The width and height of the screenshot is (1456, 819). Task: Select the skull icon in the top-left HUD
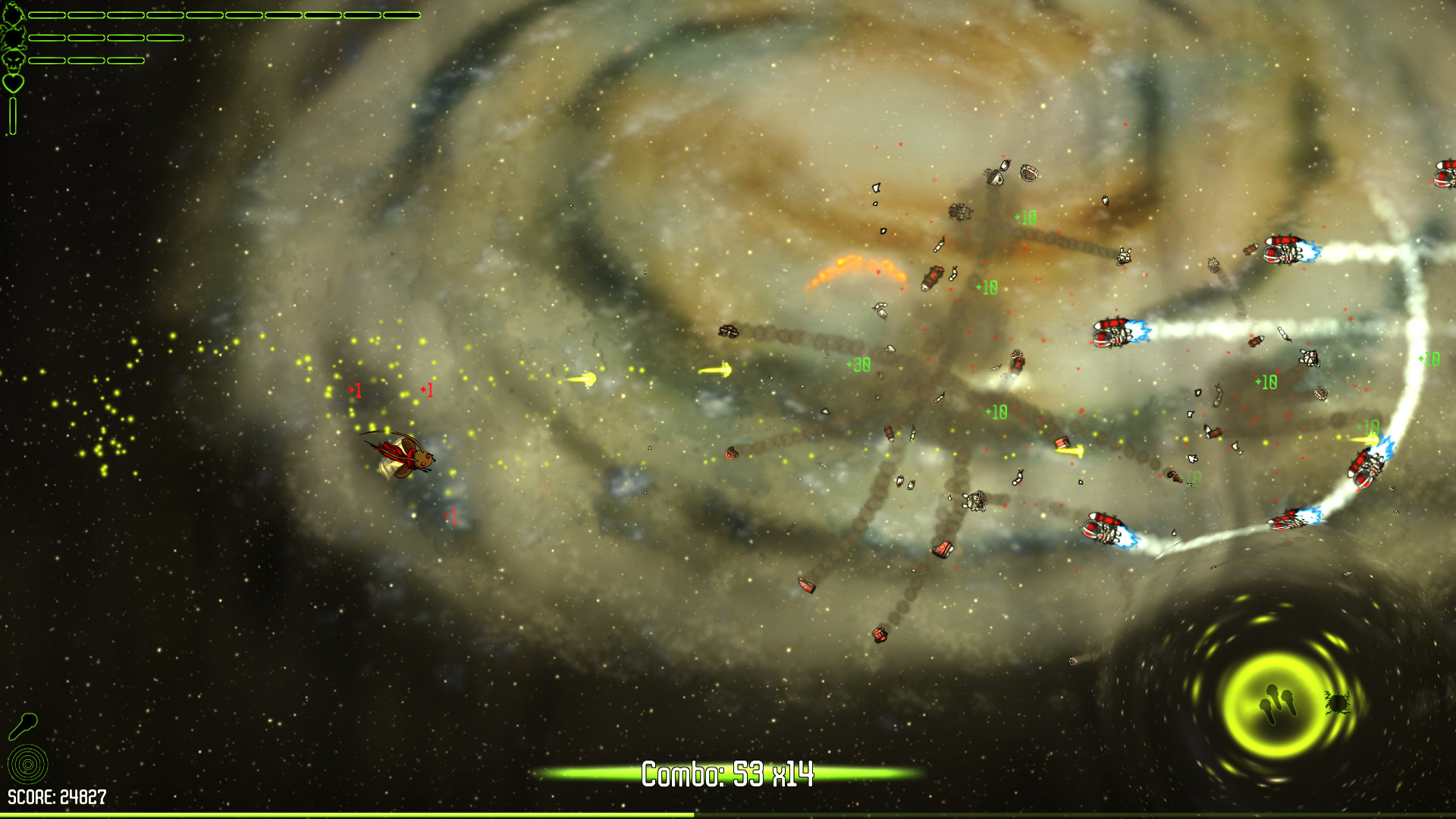coord(12,61)
